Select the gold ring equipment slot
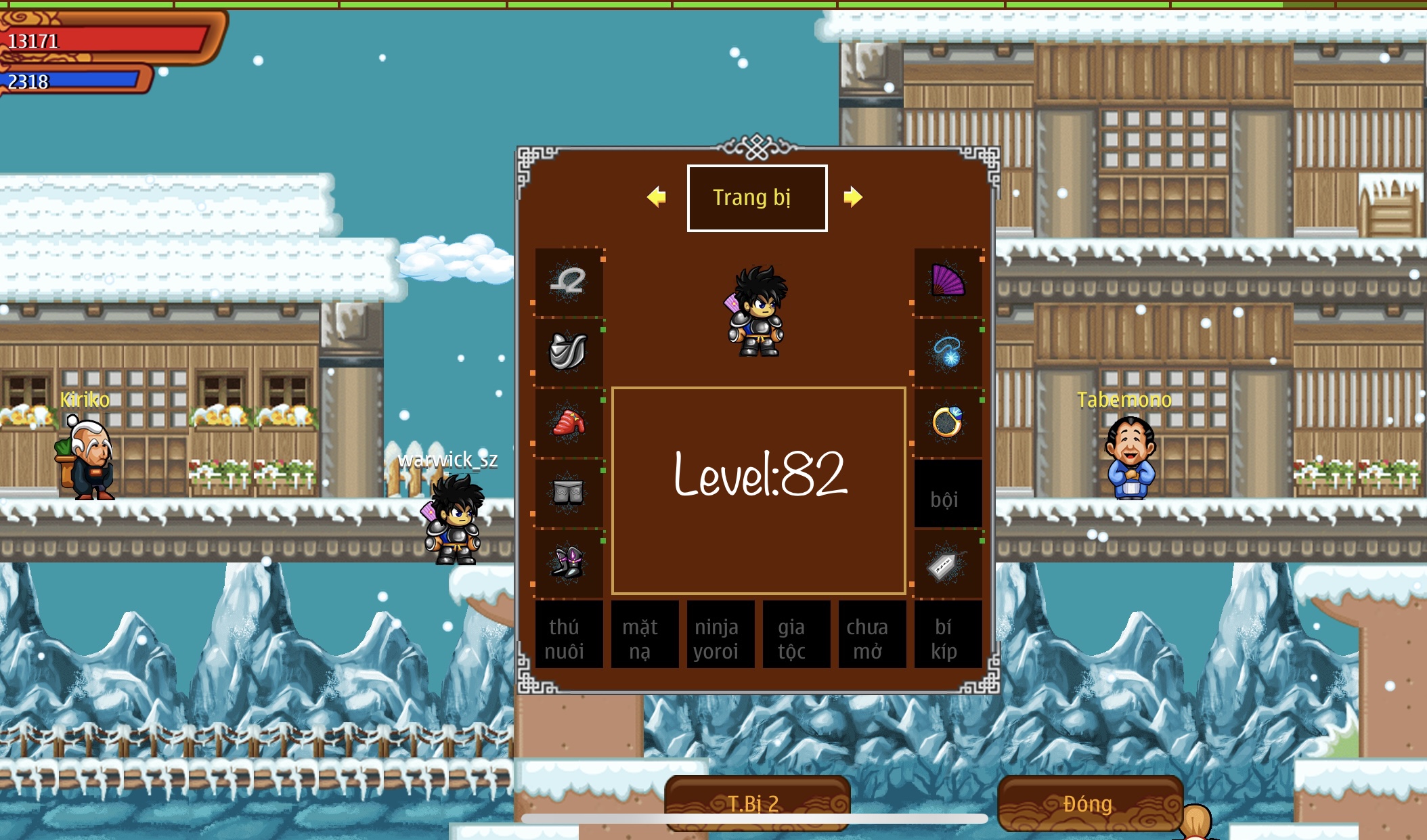This screenshot has width=1427, height=840. [948, 423]
